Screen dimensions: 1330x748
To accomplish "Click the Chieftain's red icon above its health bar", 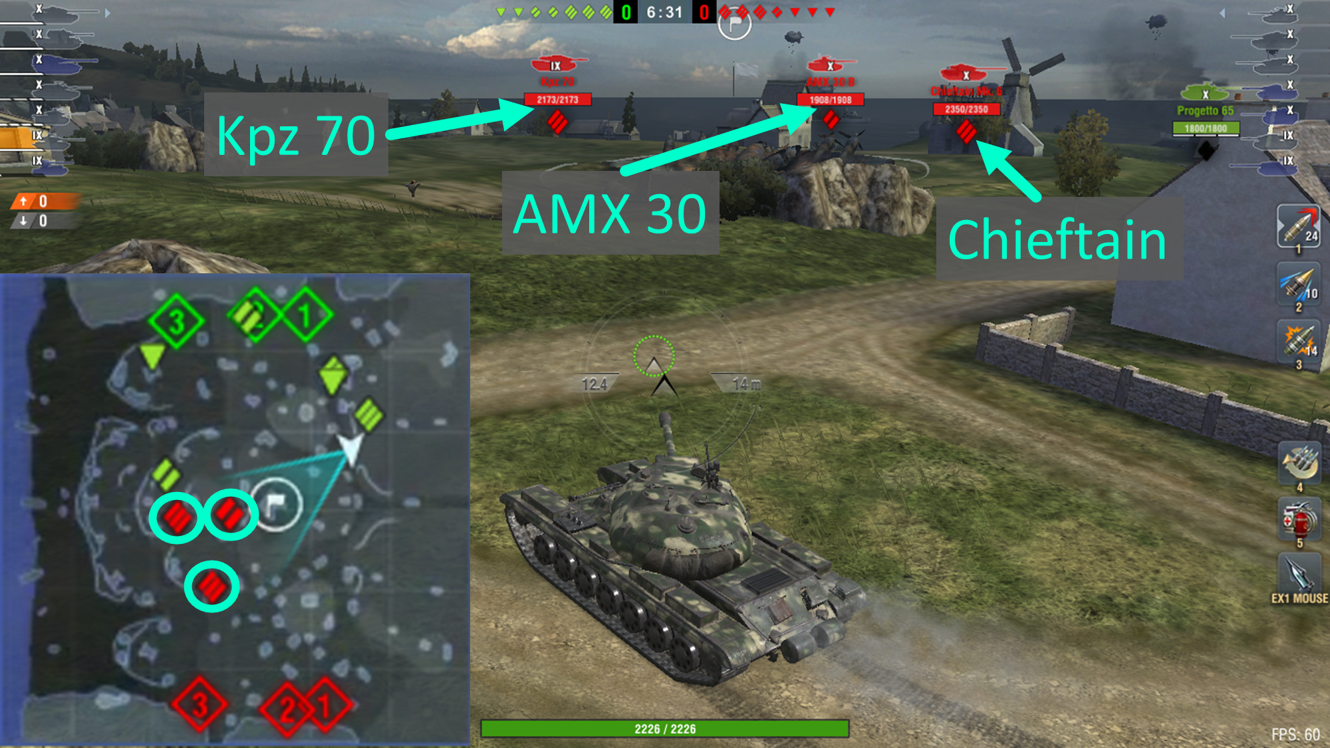I will tap(963, 73).
